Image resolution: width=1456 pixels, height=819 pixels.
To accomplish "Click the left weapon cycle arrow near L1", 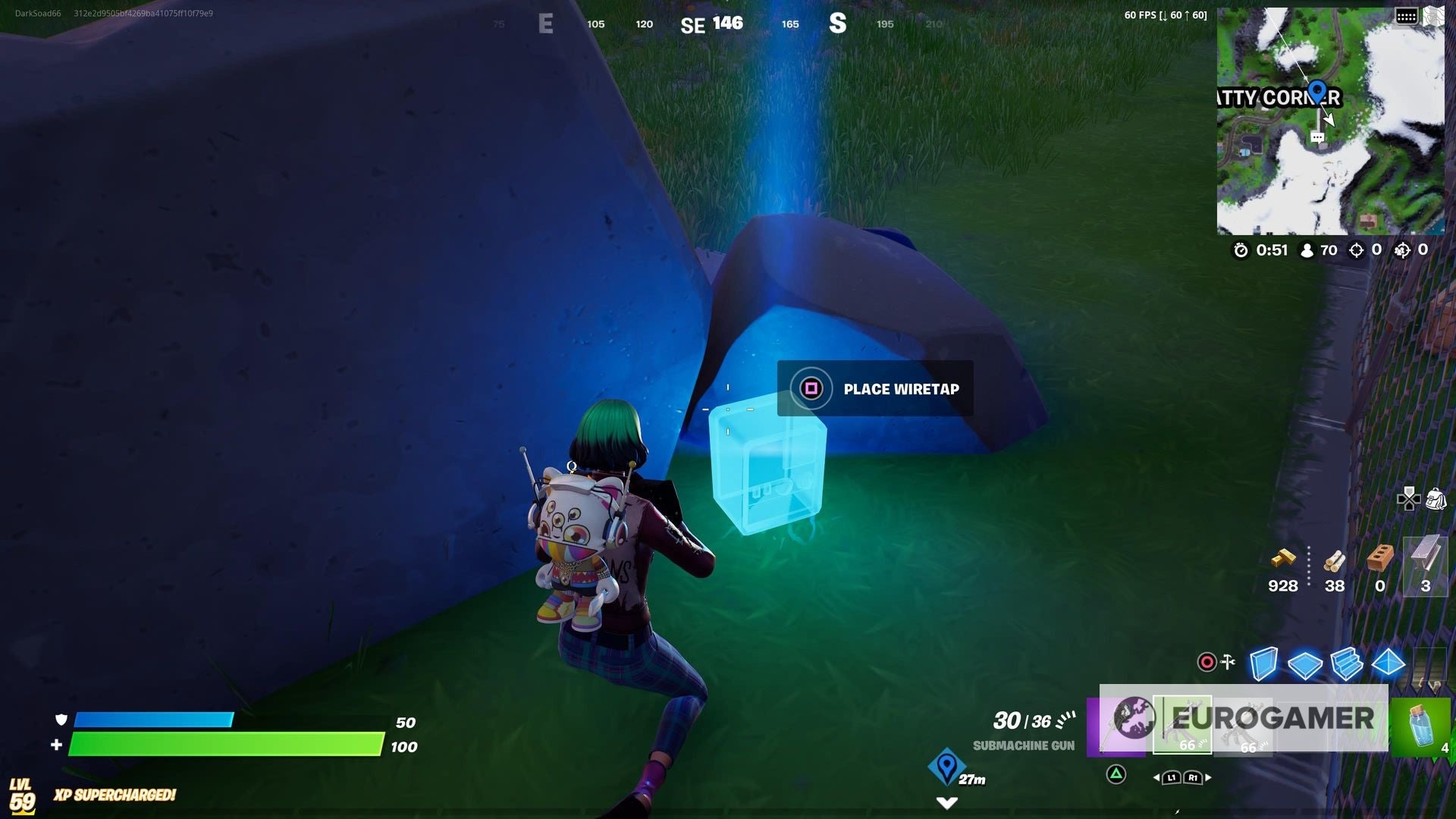I will pyautogui.click(x=1158, y=778).
